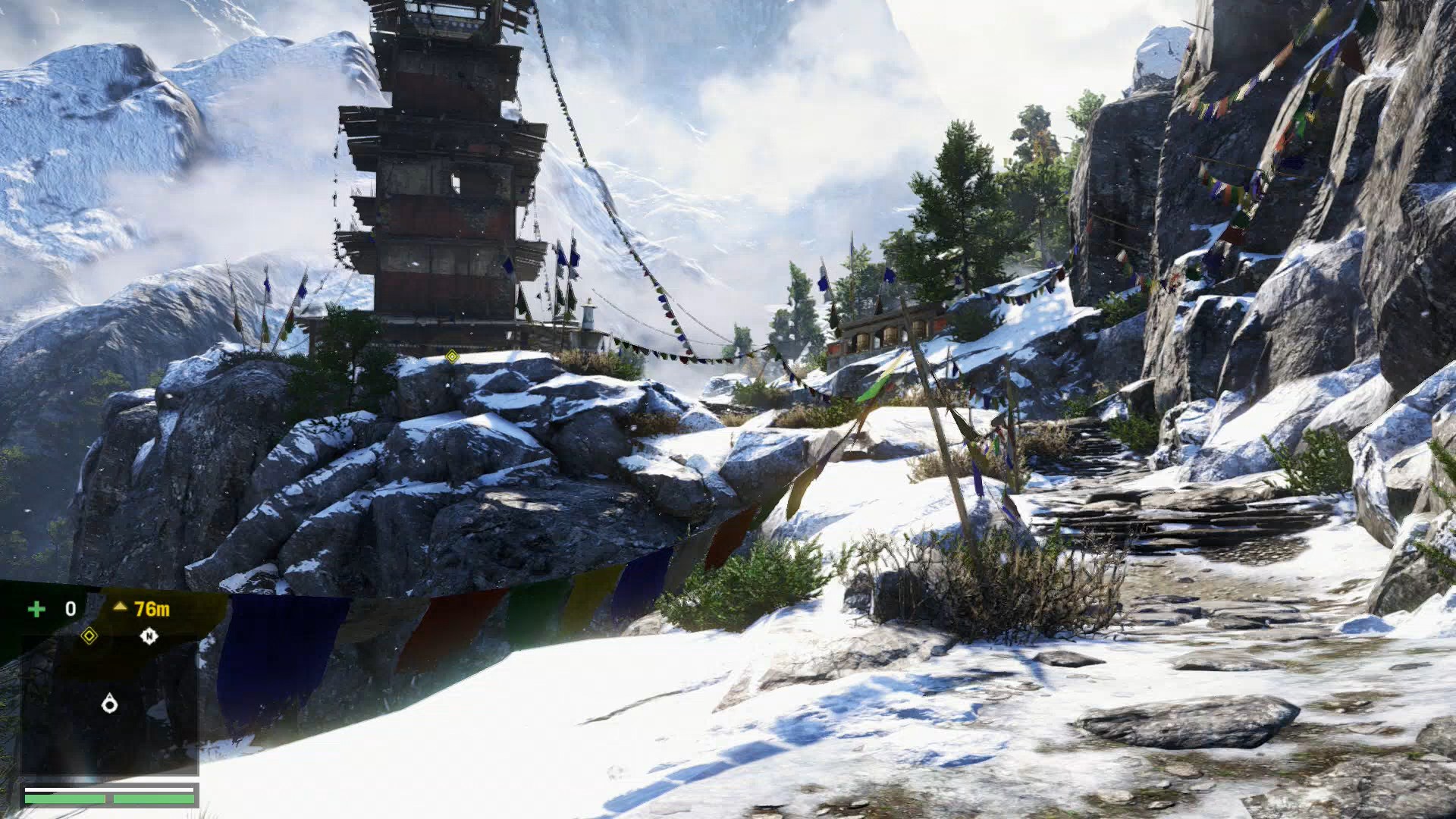
Task: Click the yellow diamond objective on the minimap
Action: pyautogui.click(x=89, y=635)
